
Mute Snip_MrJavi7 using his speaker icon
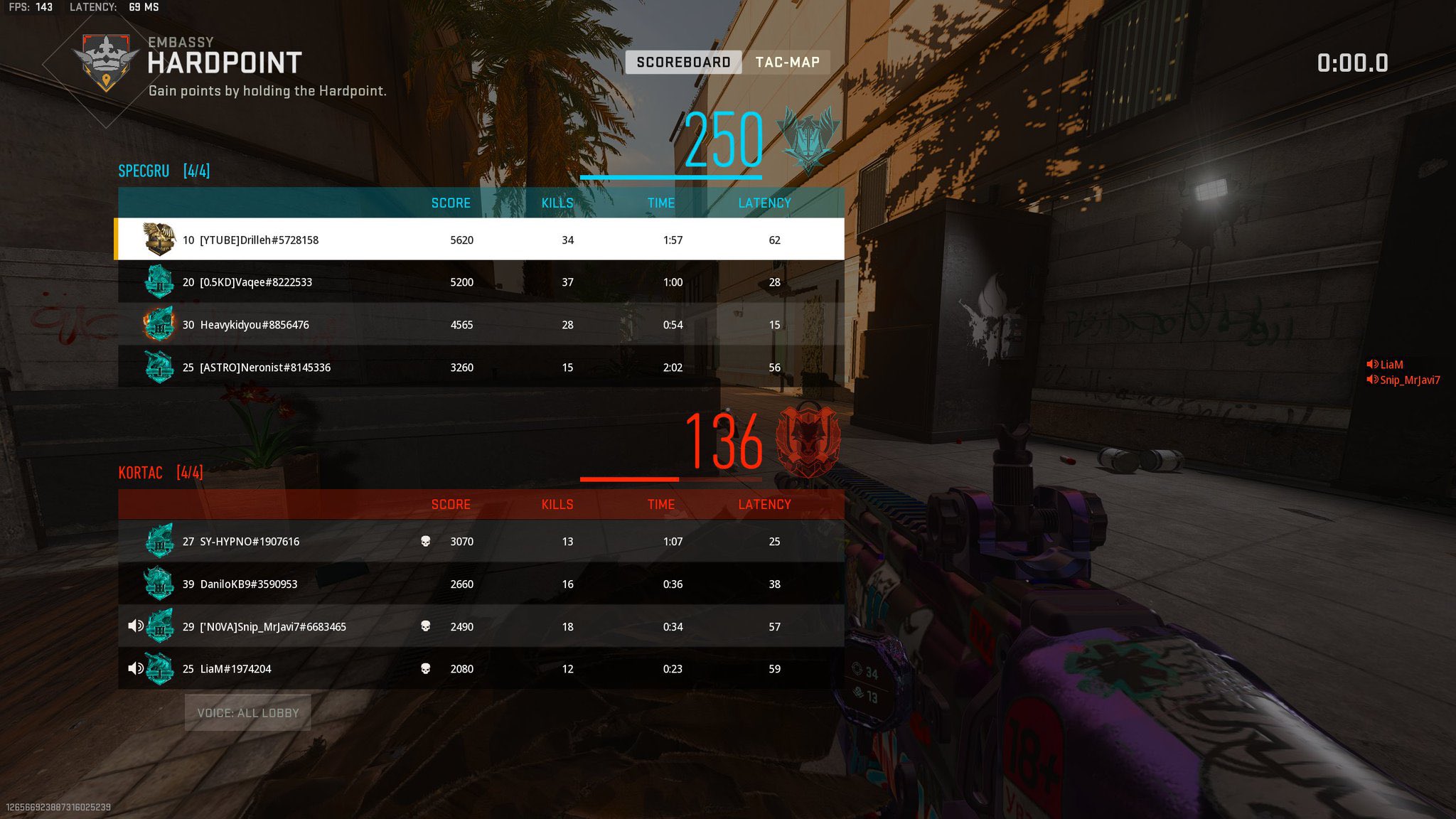tap(134, 626)
